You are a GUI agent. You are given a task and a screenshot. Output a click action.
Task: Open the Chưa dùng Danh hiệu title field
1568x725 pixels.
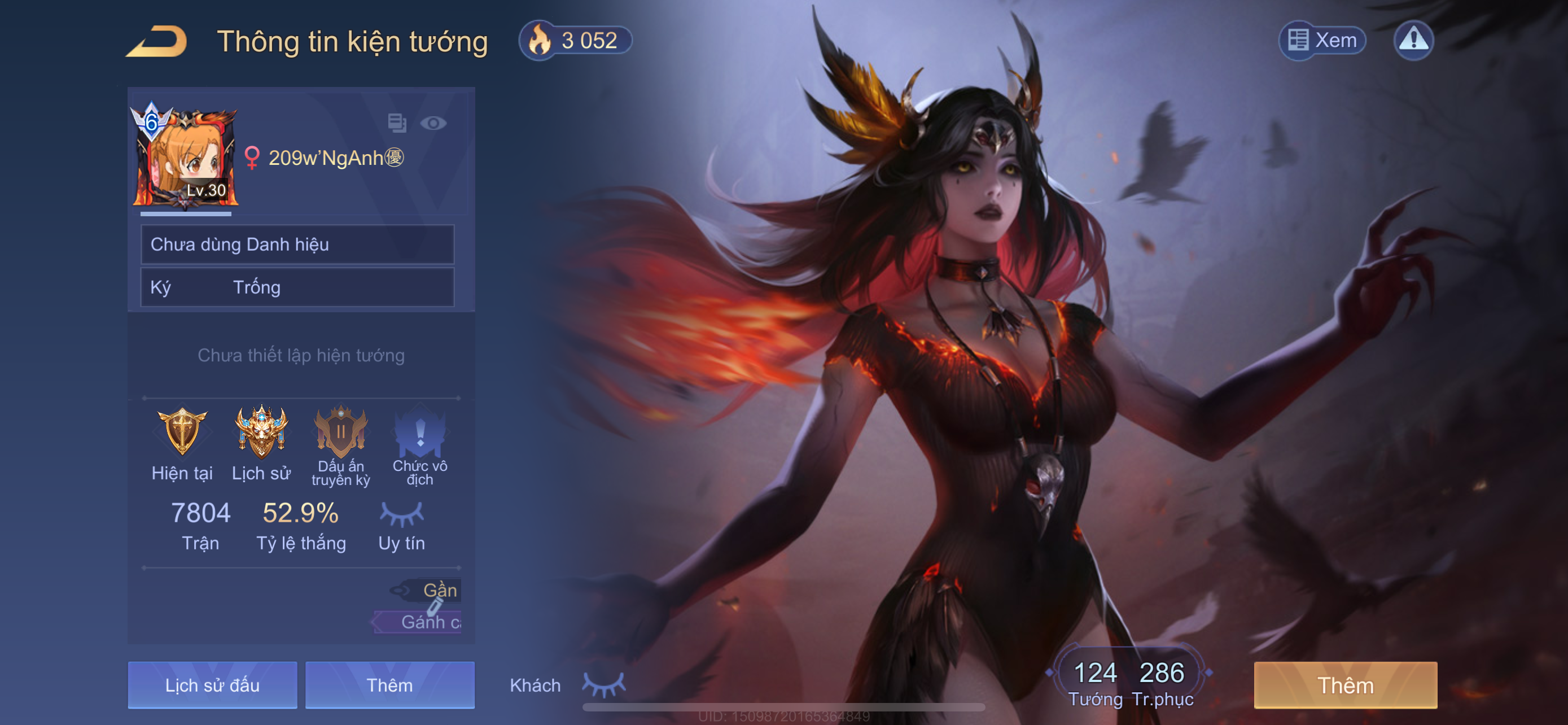click(297, 244)
